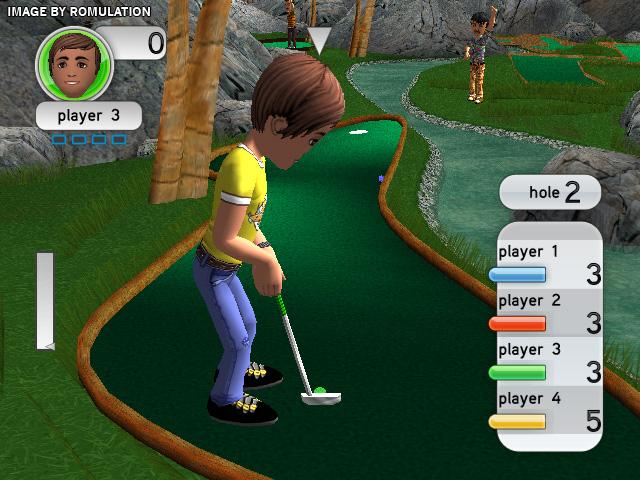Choose the player 3 scoreboard row
Viewport: 640px width, 480px height.
(x=548, y=361)
